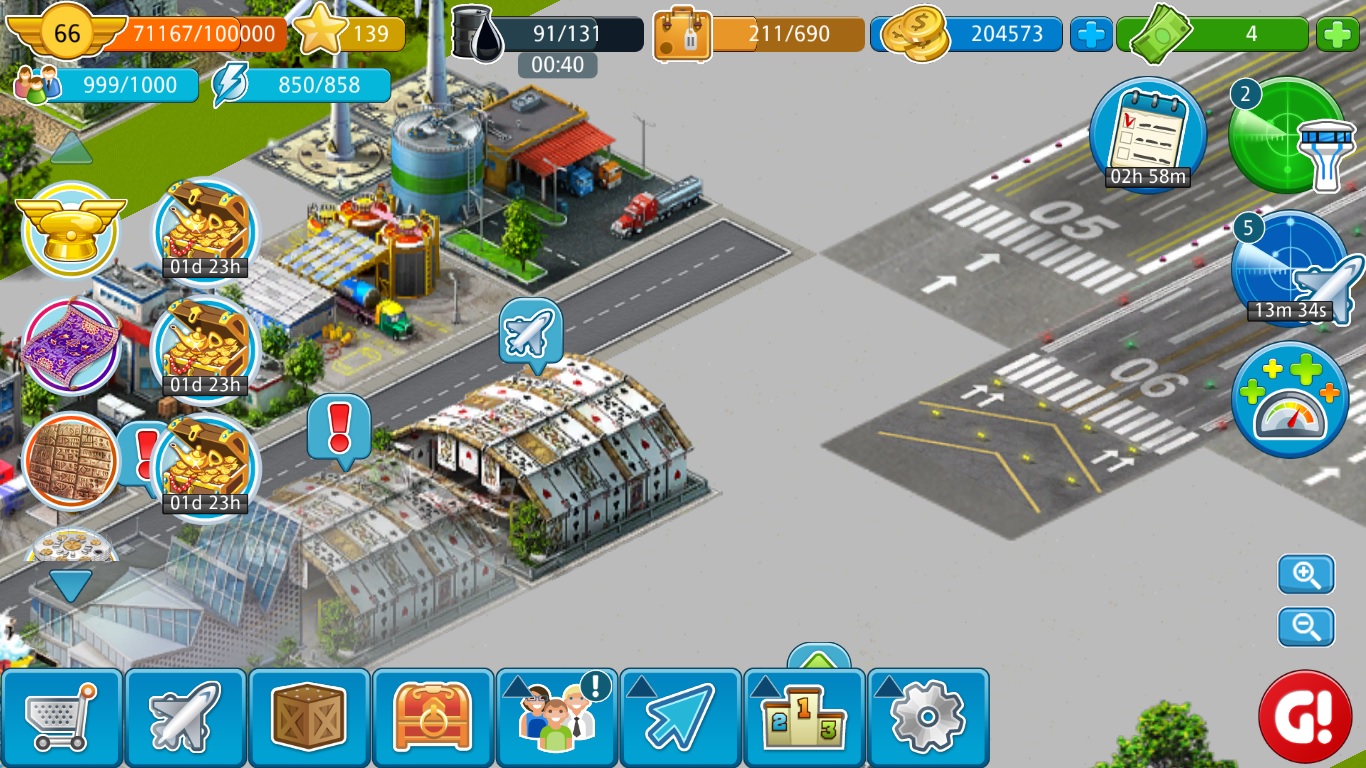Open the friends and neighbors panel
This screenshot has width=1366, height=768.
[557, 716]
